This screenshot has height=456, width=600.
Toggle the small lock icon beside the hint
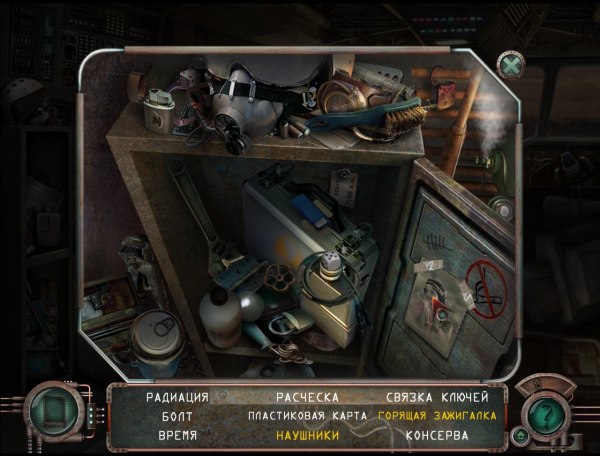[520, 436]
